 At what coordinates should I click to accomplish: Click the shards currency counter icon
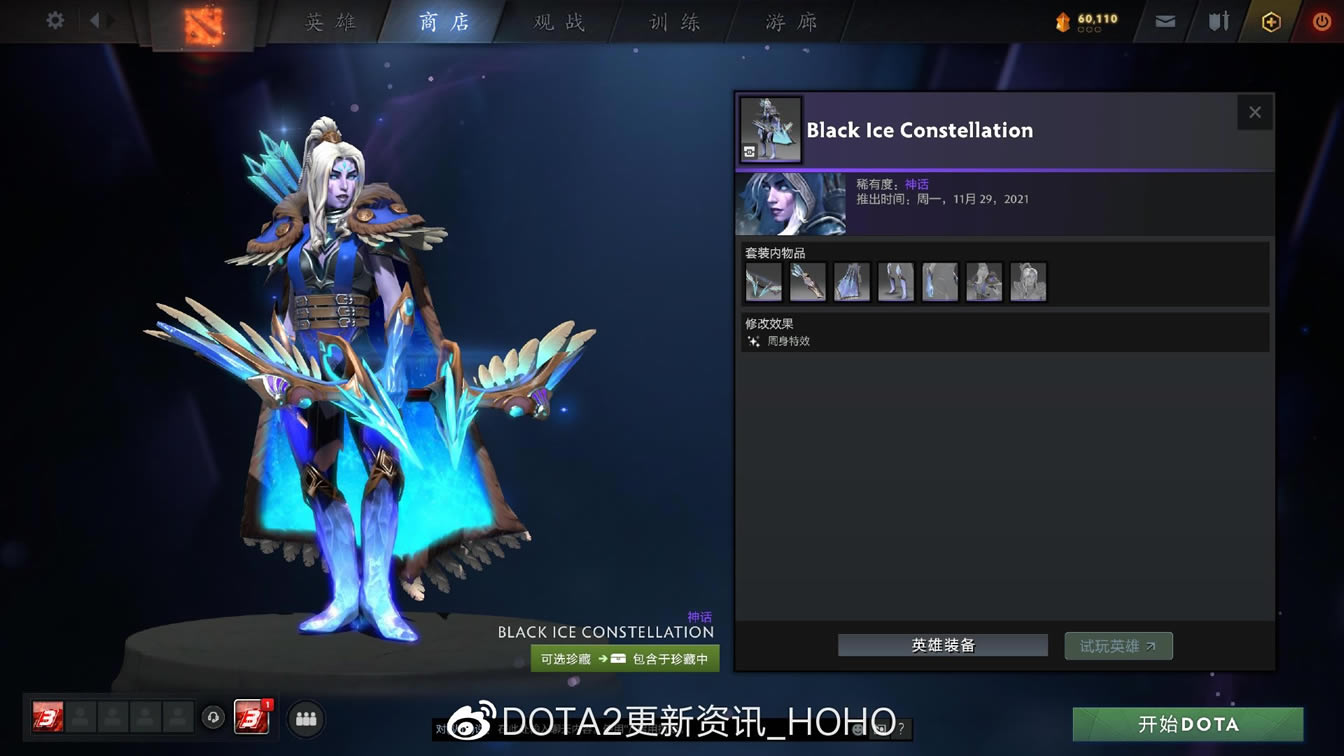click(1063, 18)
